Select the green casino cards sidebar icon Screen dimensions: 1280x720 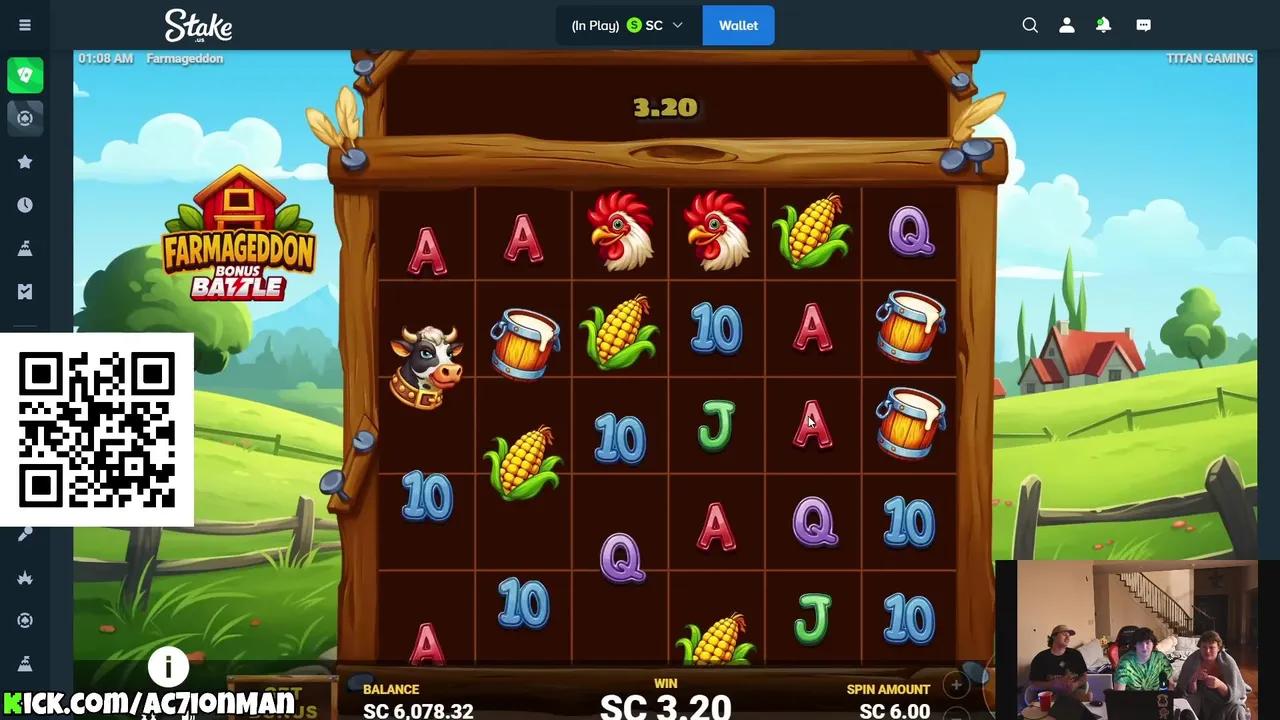coord(25,75)
